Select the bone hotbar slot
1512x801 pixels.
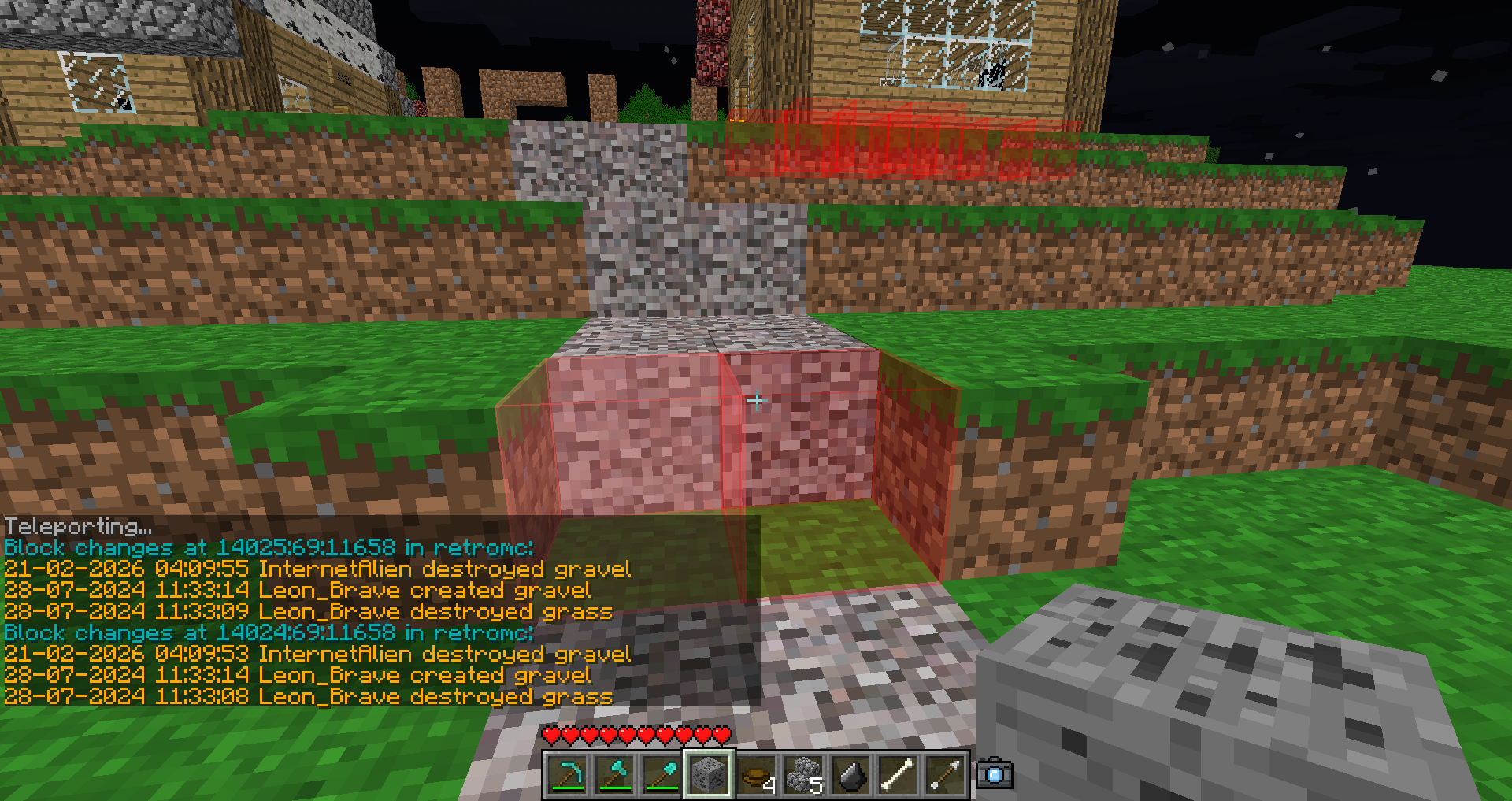point(898,775)
